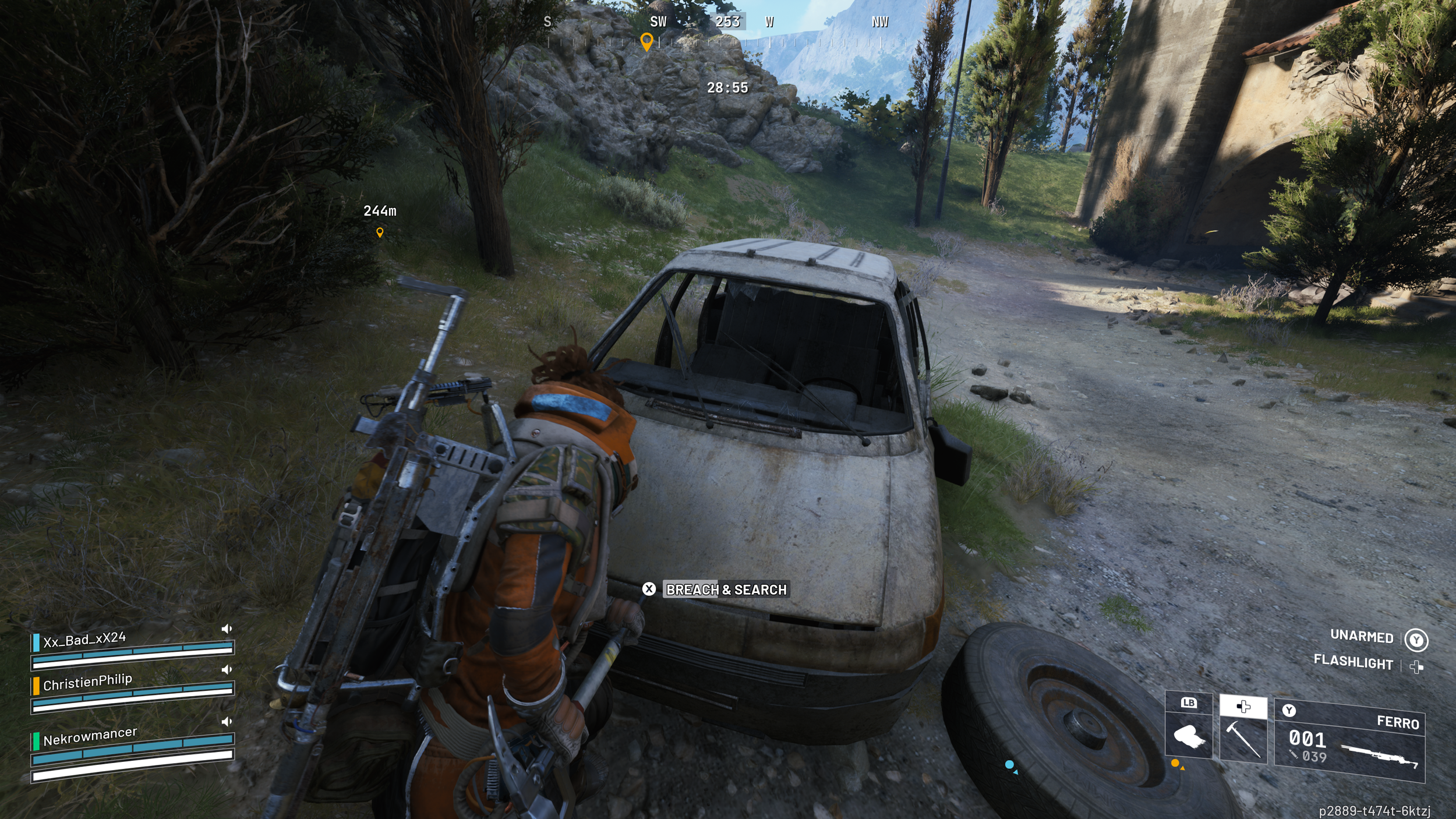Click the orange waypoint marker on the compass
1456x819 pixels.
(646, 41)
